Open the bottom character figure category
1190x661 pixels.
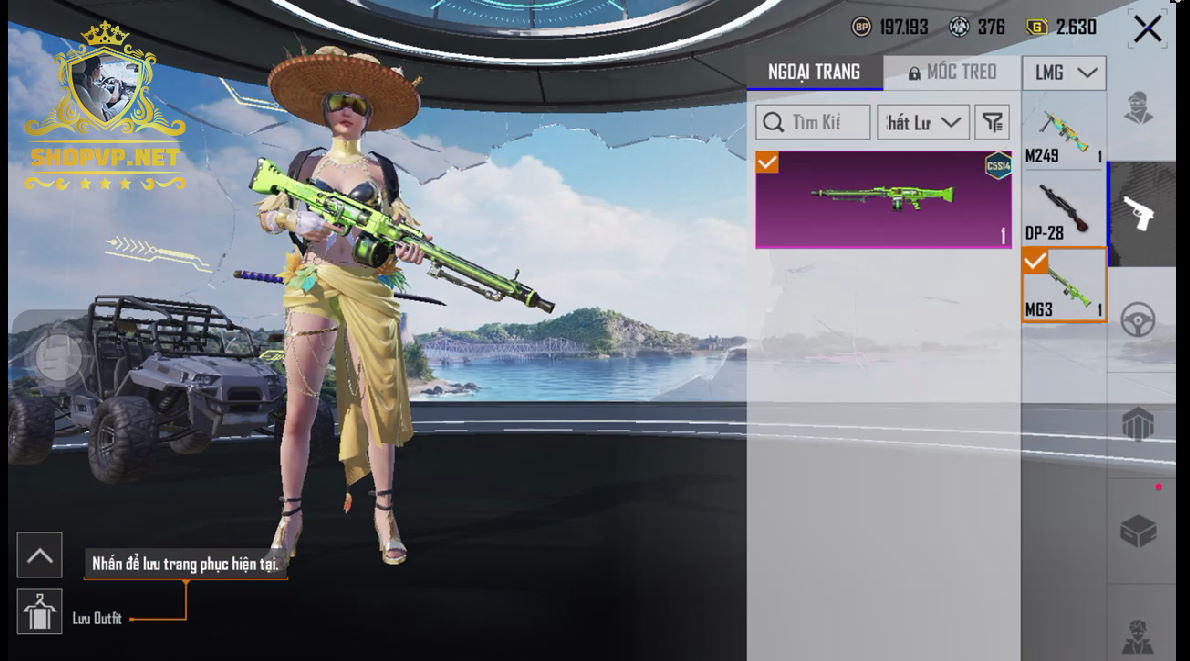[x=1138, y=633]
